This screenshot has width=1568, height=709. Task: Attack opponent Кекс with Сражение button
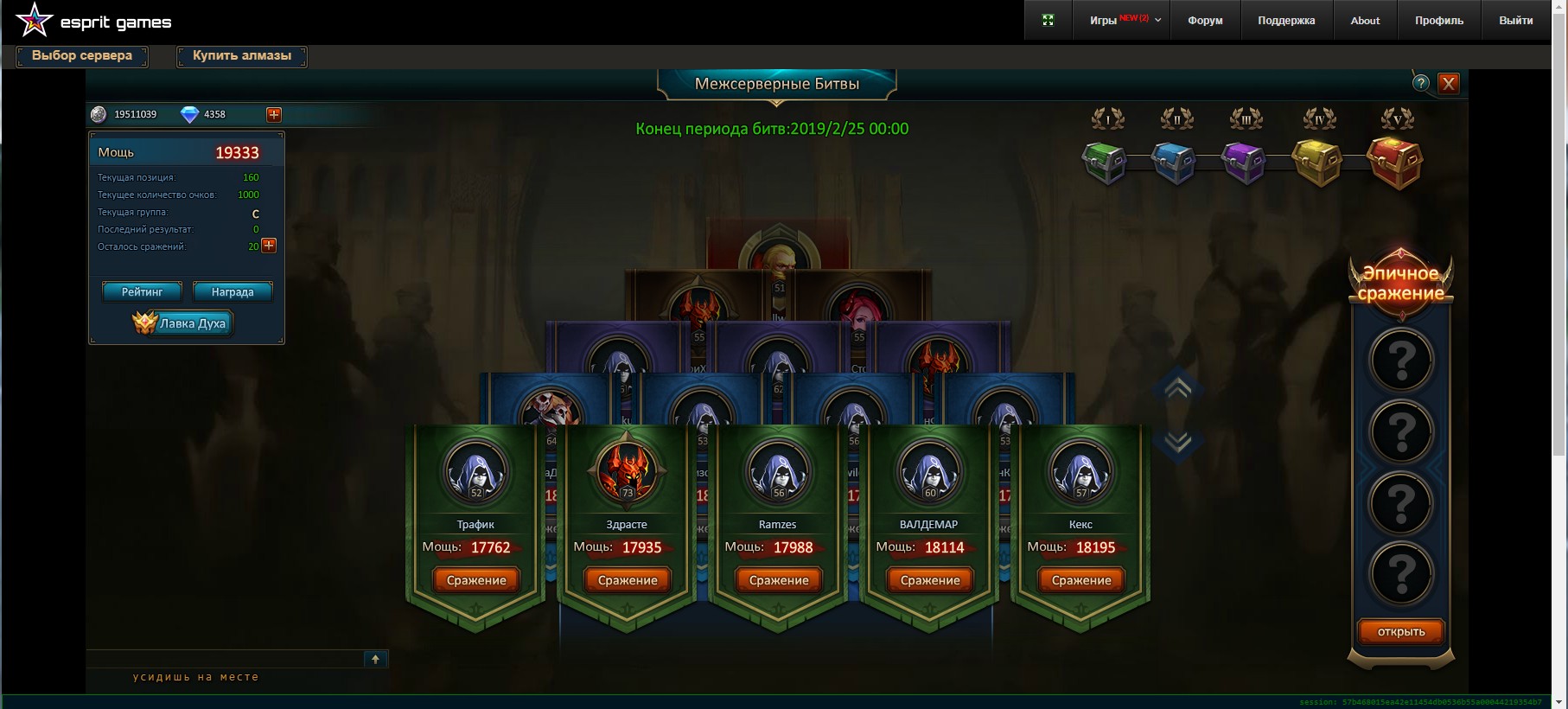tap(1081, 580)
